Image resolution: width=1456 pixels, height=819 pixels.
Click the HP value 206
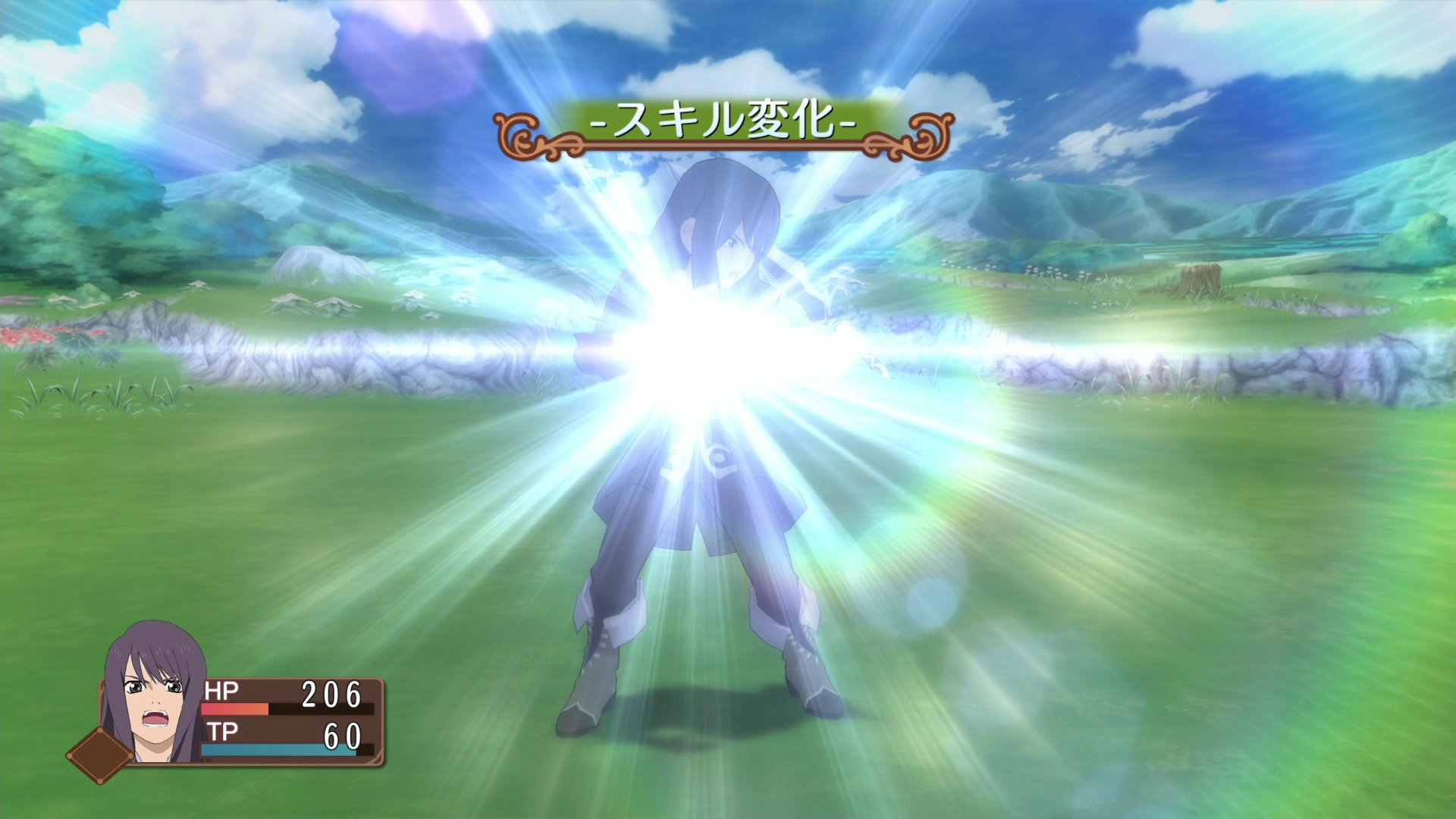tap(330, 692)
